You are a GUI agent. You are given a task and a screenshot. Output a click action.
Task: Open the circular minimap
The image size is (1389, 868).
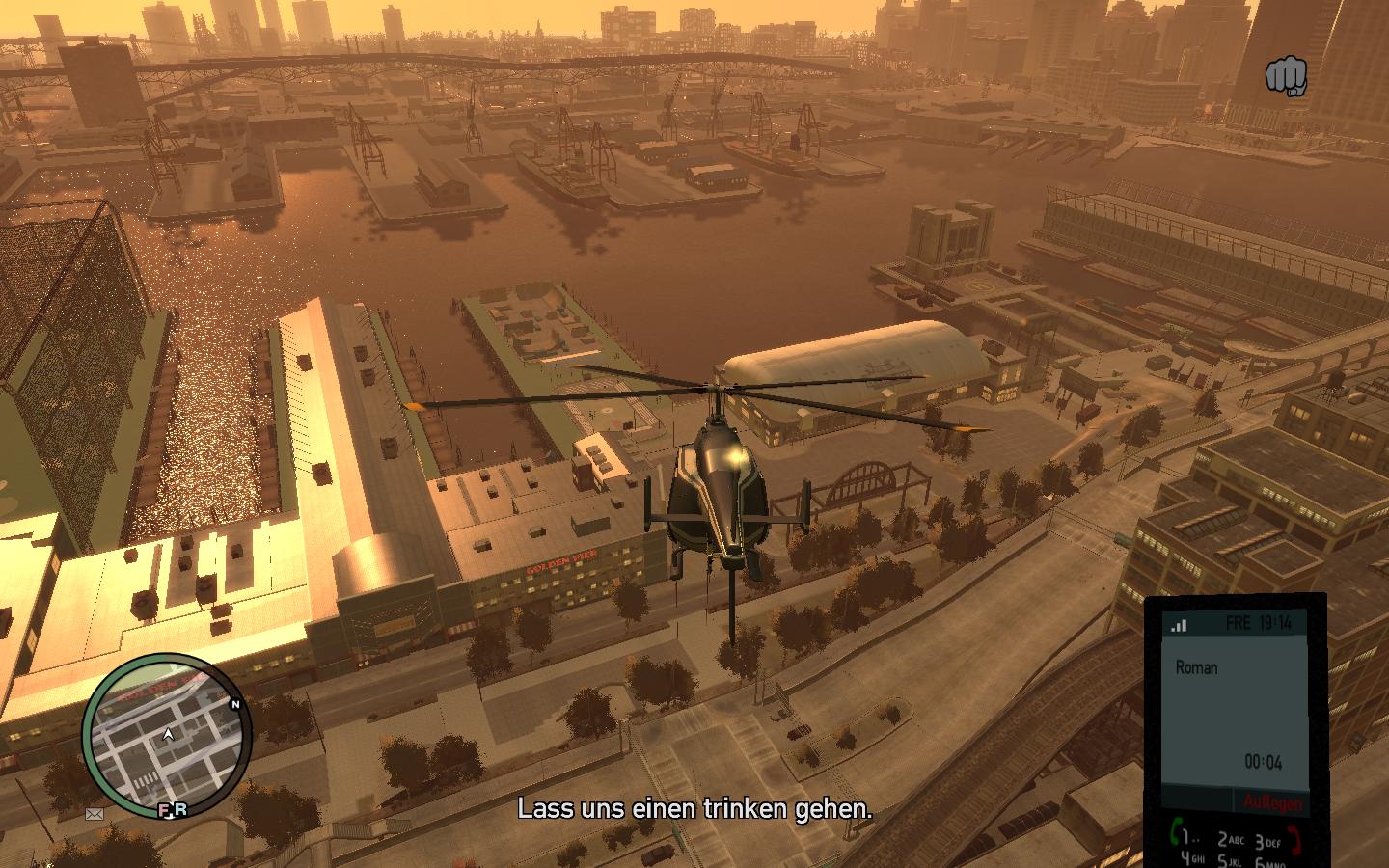click(x=166, y=735)
